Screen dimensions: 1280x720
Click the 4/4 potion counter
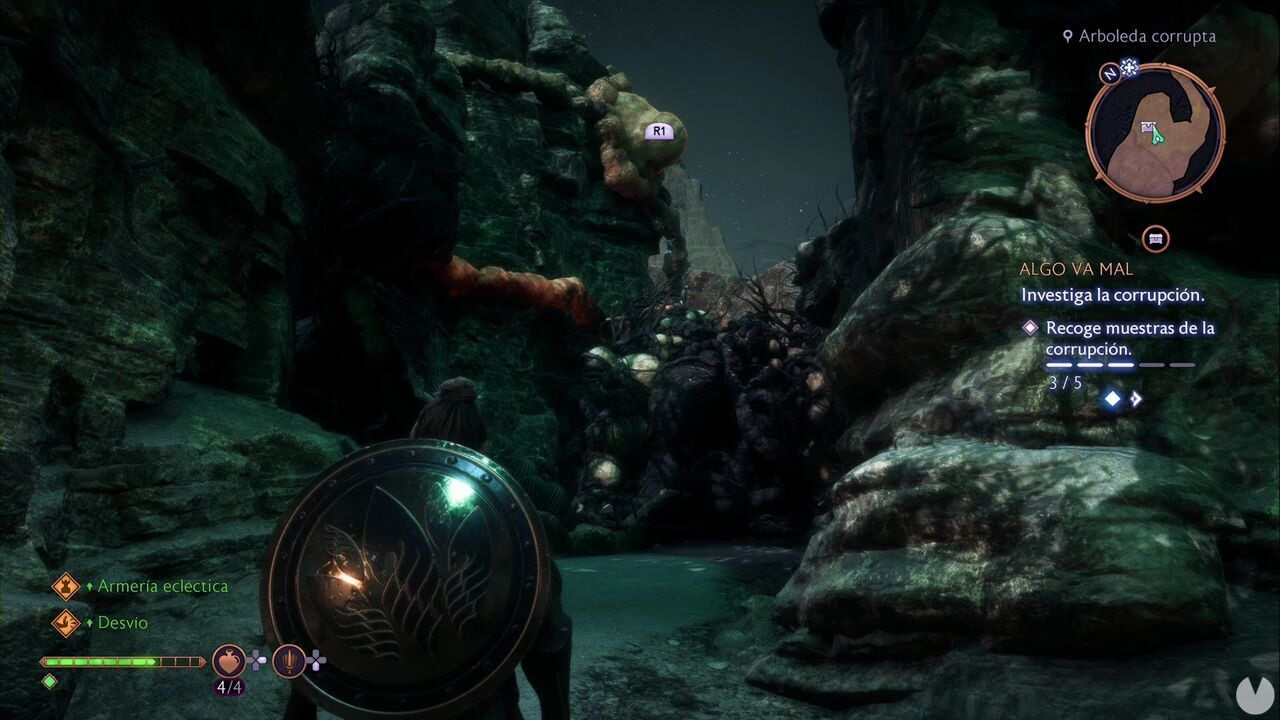229,687
